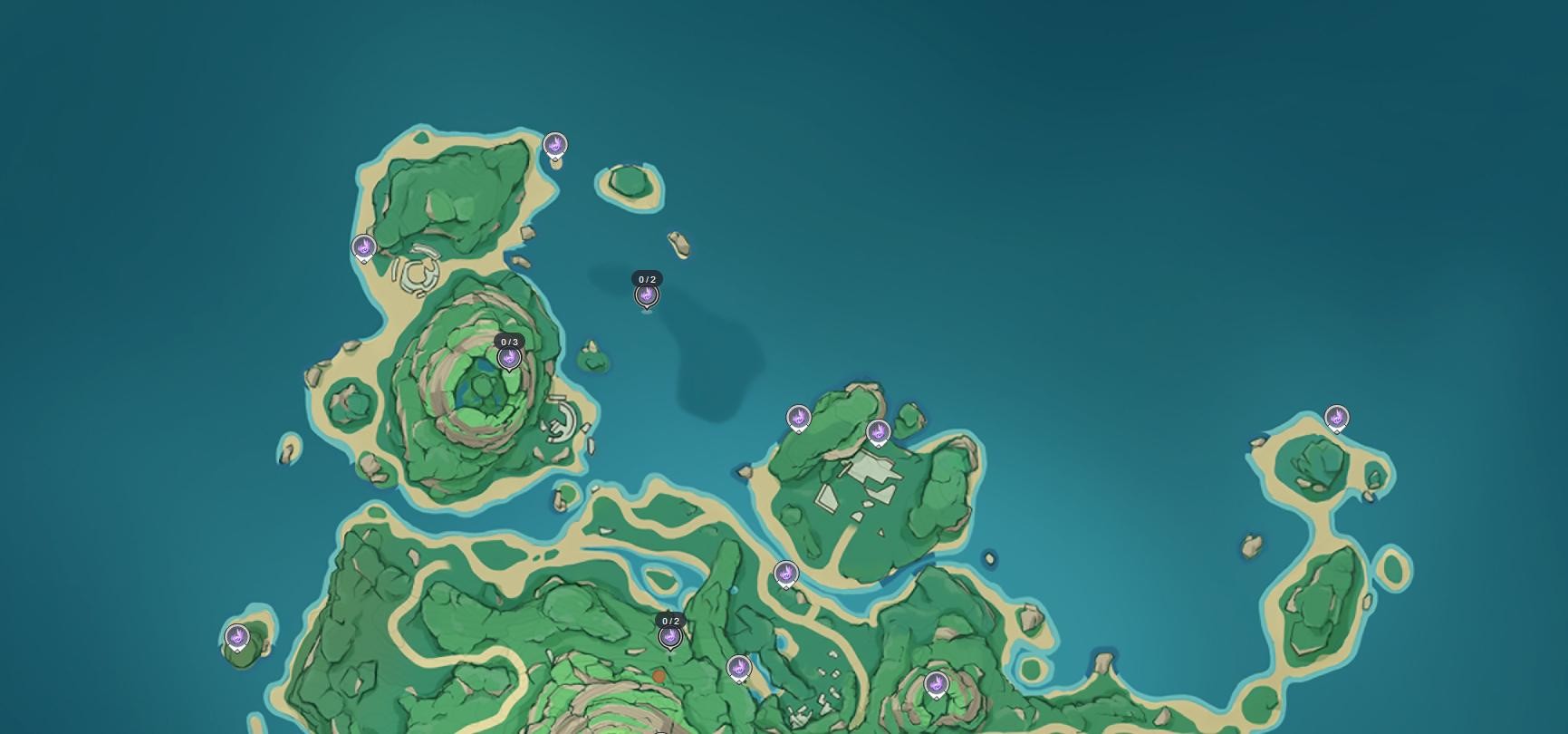Open the 0/3 Electroculus cluster on the spiral mountain
1568x734 pixels.
(x=510, y=356)
